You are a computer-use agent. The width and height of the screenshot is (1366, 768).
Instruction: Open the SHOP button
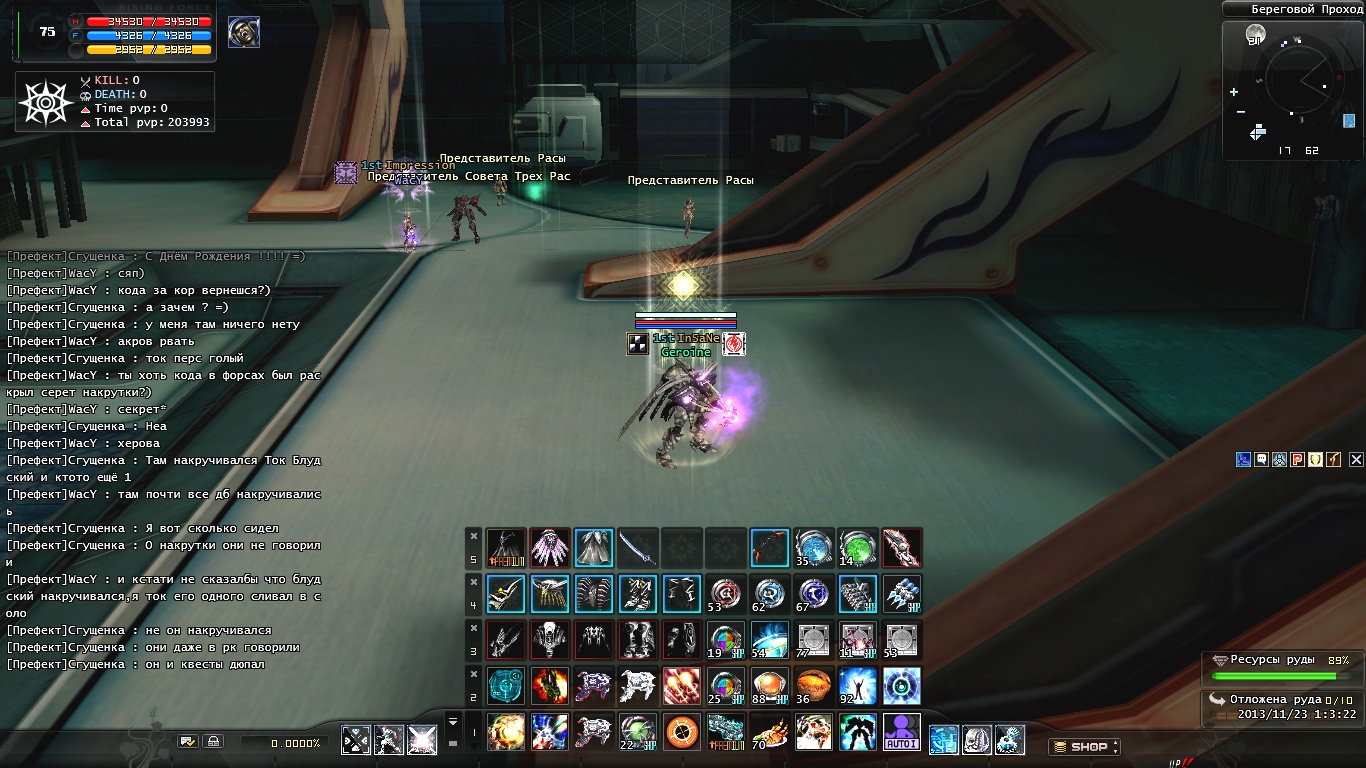(1083, 747)
